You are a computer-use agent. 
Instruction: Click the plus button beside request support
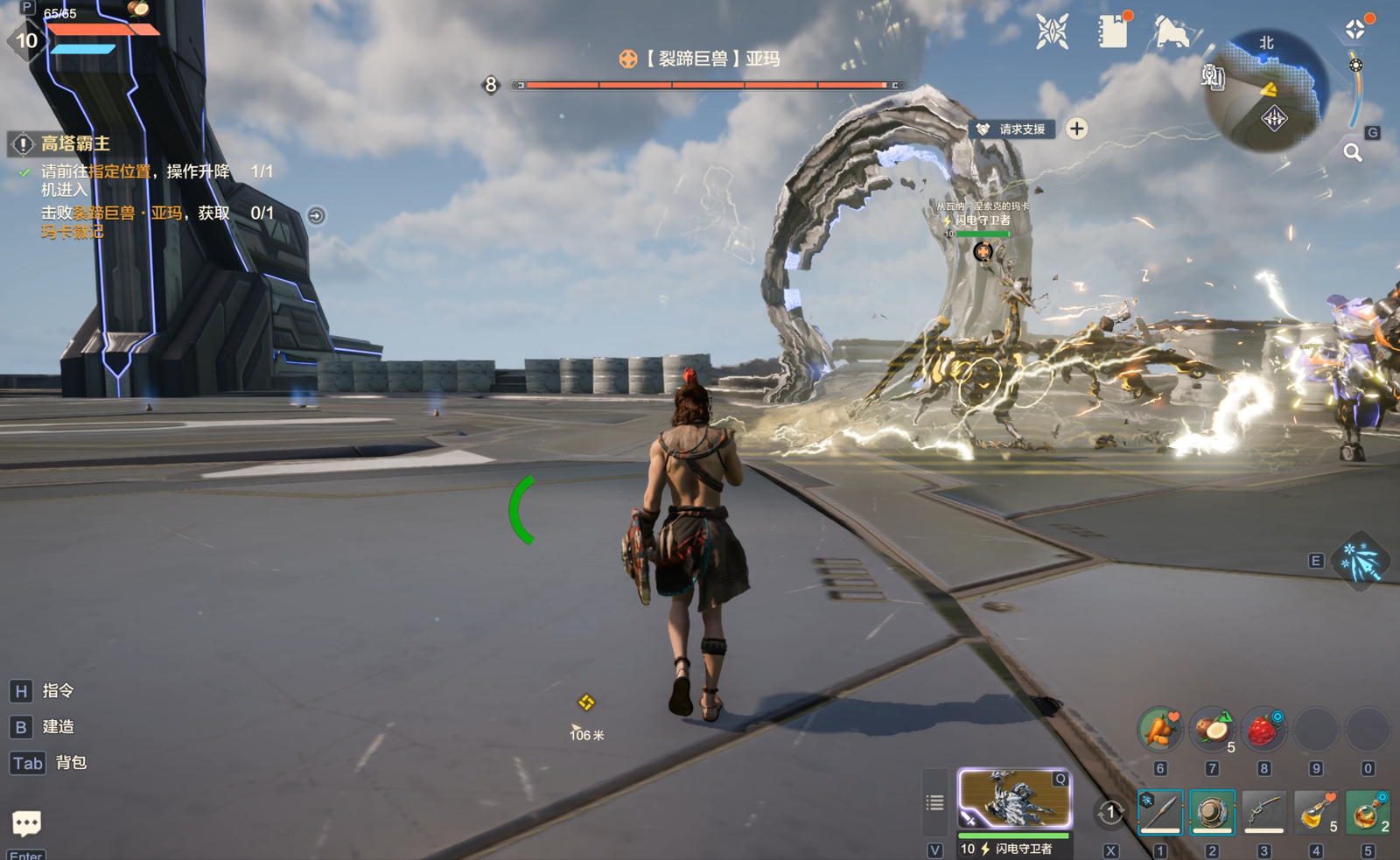coord(1076,129)
